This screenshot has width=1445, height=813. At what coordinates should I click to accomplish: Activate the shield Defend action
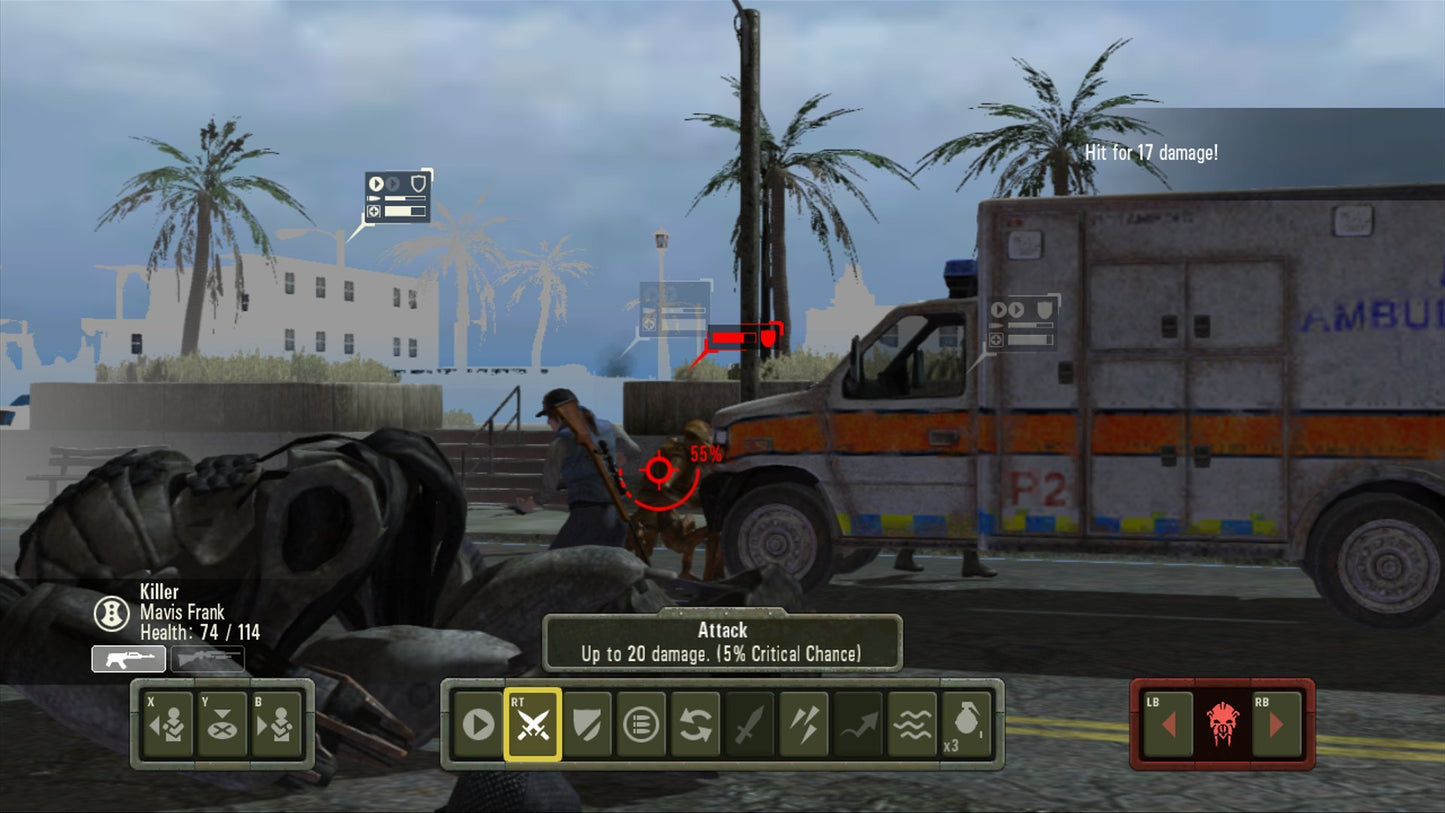pyautogui.click(x=587, y=725)
